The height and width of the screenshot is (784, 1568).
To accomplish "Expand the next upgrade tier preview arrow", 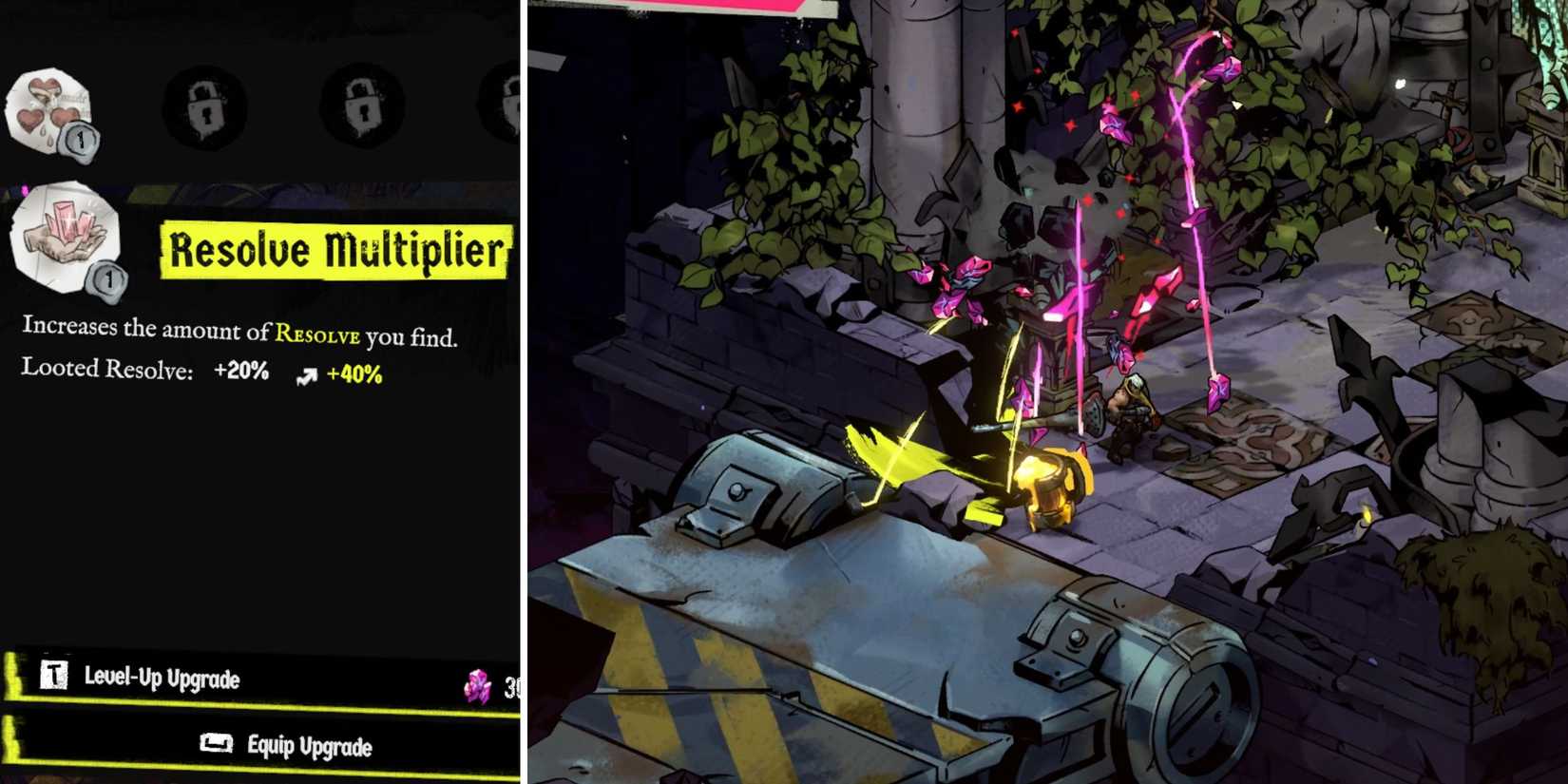I will [306, 374].
